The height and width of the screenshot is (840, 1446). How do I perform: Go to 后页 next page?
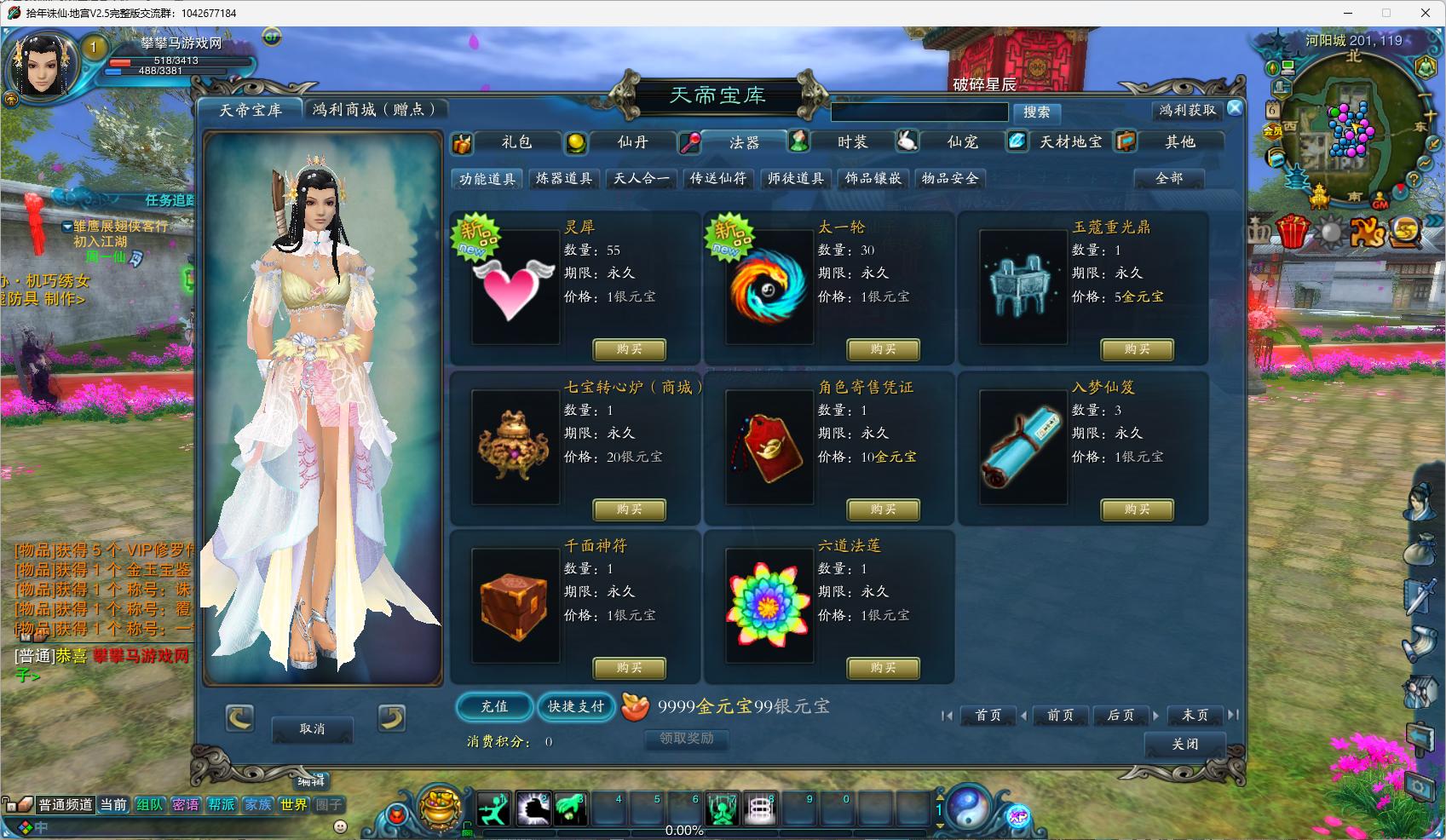pos(1120,716)
